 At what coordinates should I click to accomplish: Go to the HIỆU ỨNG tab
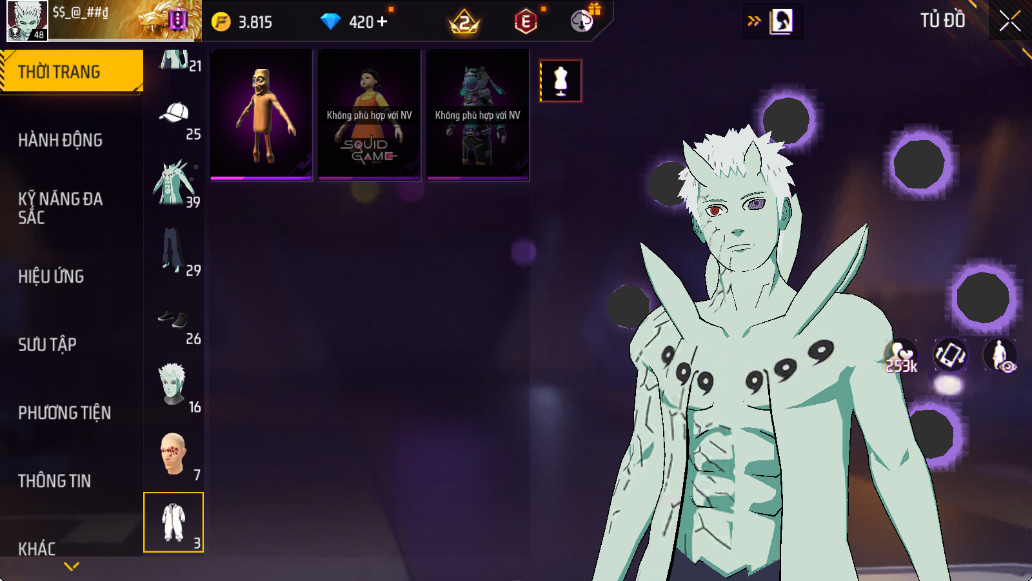[51, 276]
